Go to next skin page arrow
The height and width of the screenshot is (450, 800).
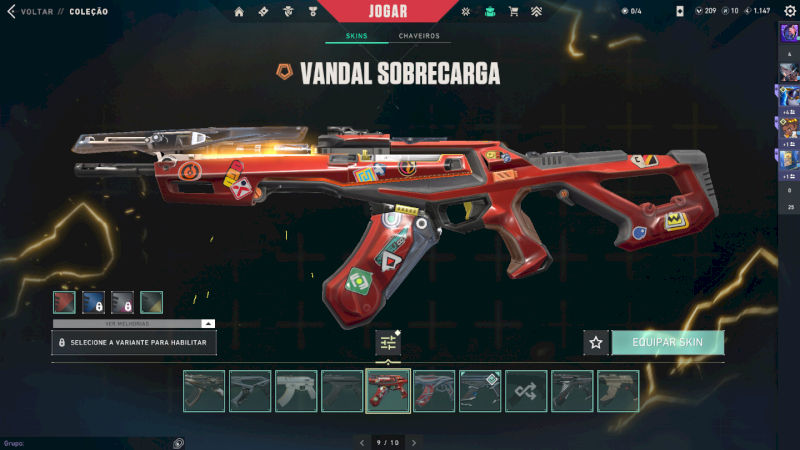click(414, 442)
